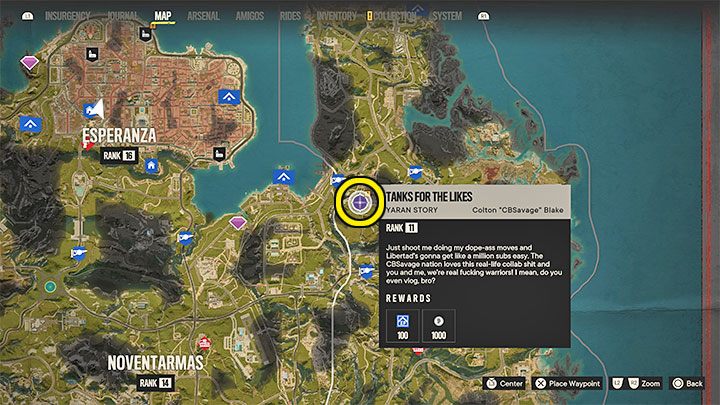Screen dimensions: 720x405
Task: Select the yellow-circled Yaran Story marker
Action: pos(359,203)
